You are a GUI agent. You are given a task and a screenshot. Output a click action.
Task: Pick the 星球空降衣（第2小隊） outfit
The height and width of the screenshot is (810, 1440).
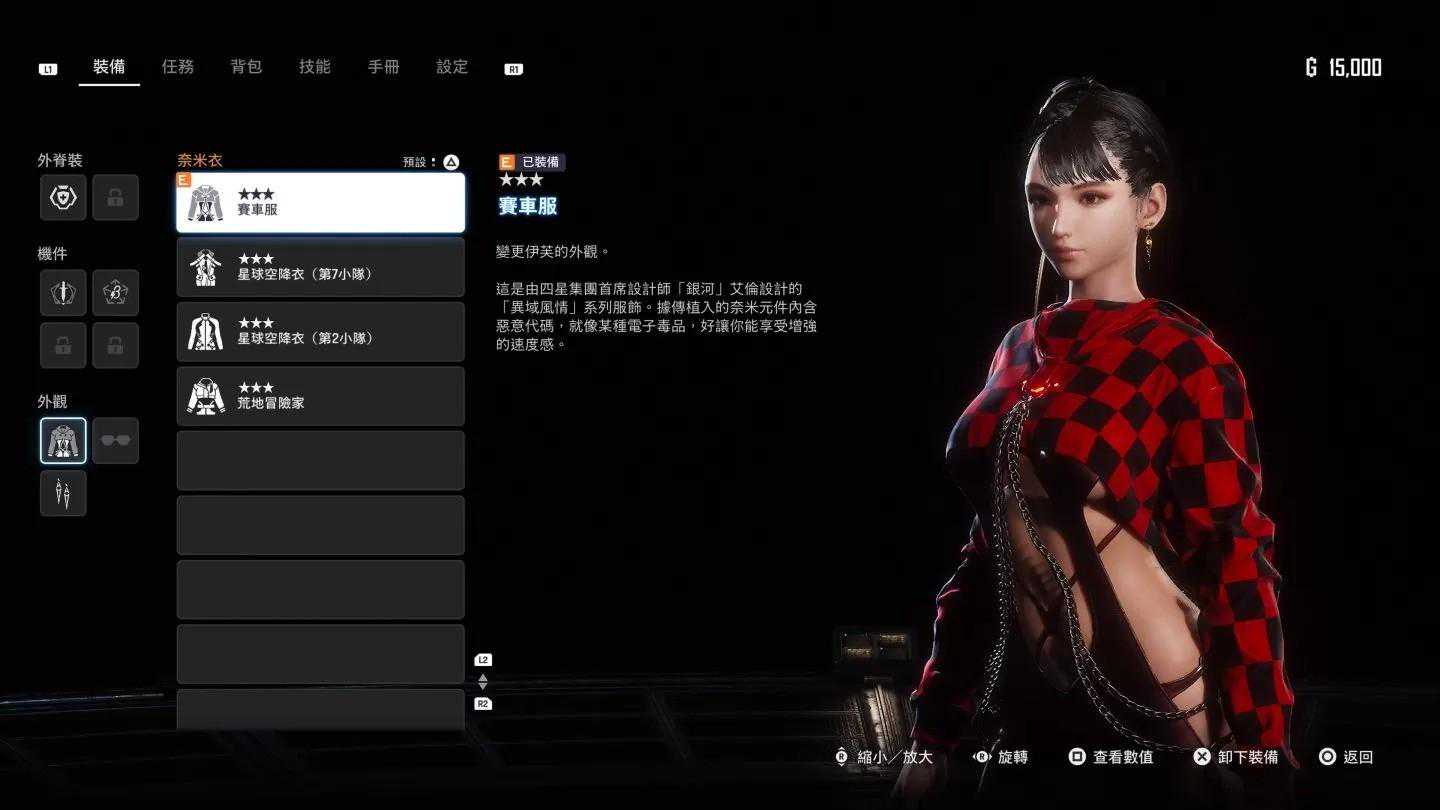tap(320, 332)
